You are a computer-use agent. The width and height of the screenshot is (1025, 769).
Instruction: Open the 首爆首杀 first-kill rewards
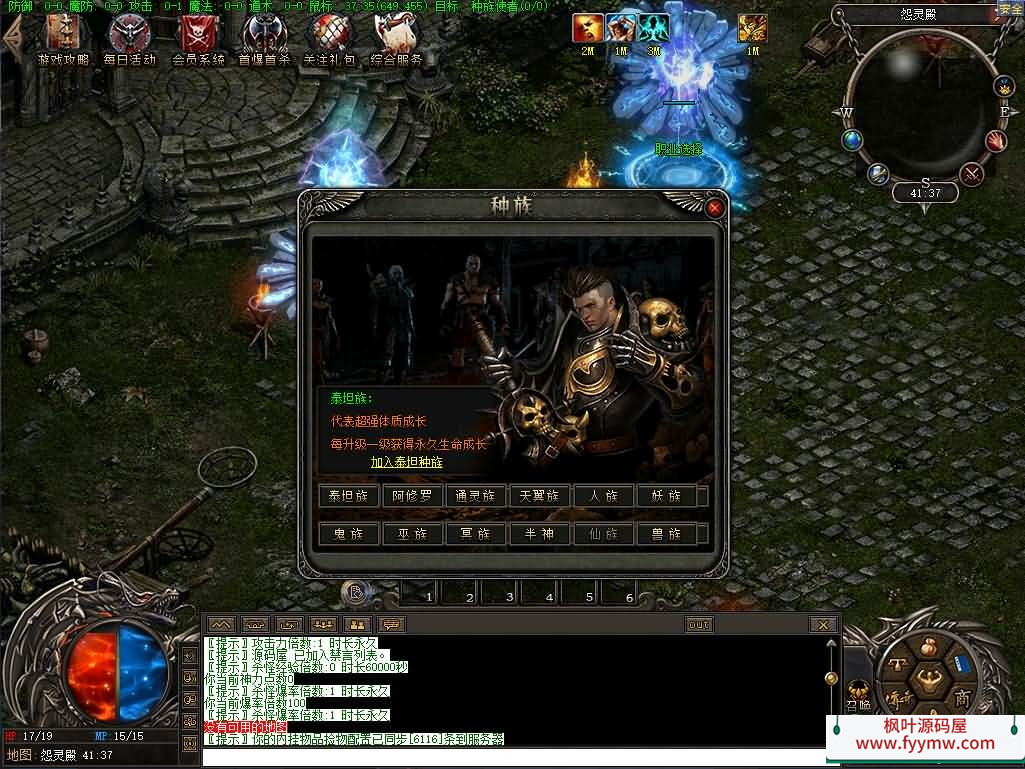pos(264,40)
